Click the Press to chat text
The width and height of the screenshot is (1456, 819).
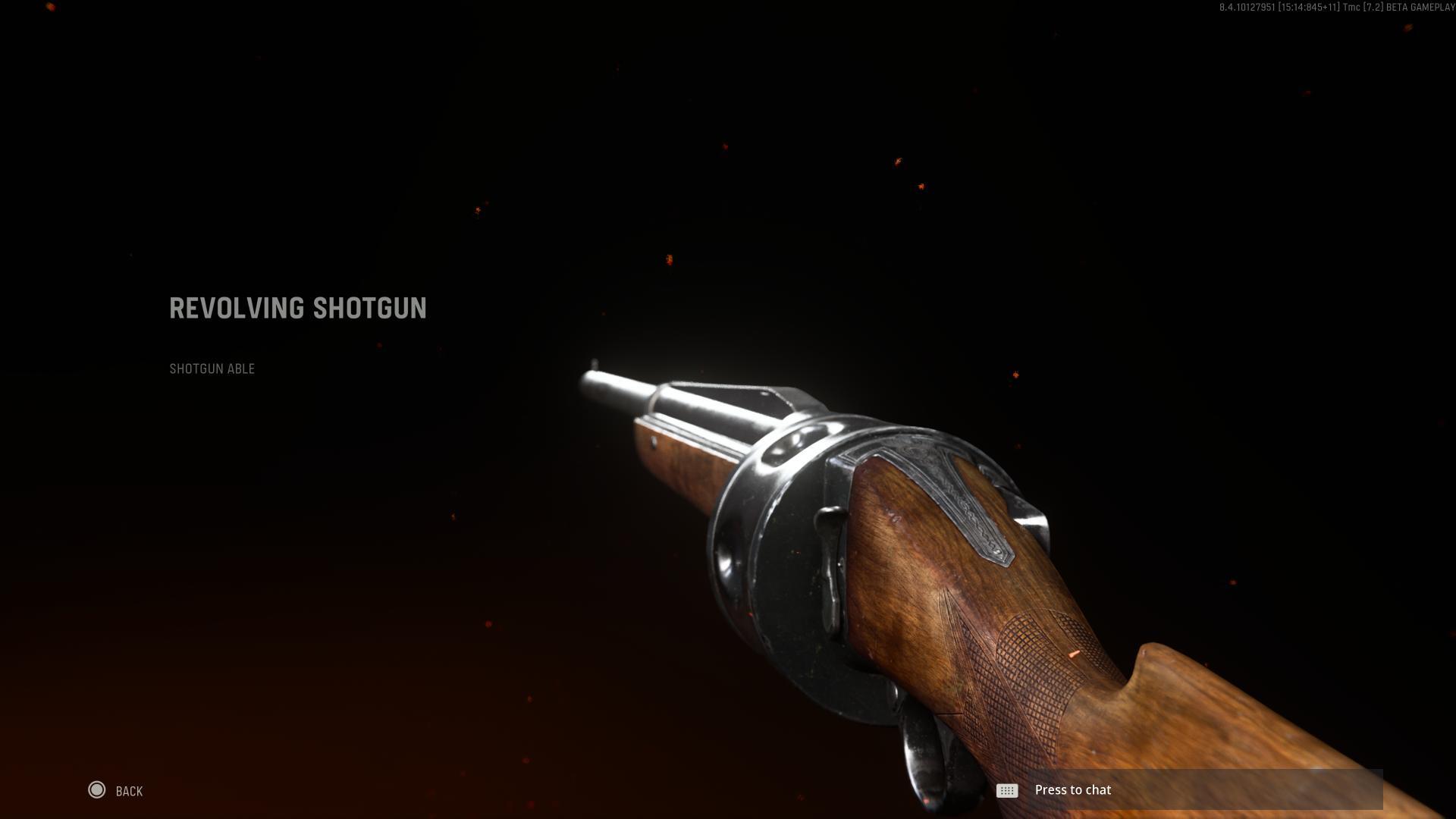[1072, 789]
